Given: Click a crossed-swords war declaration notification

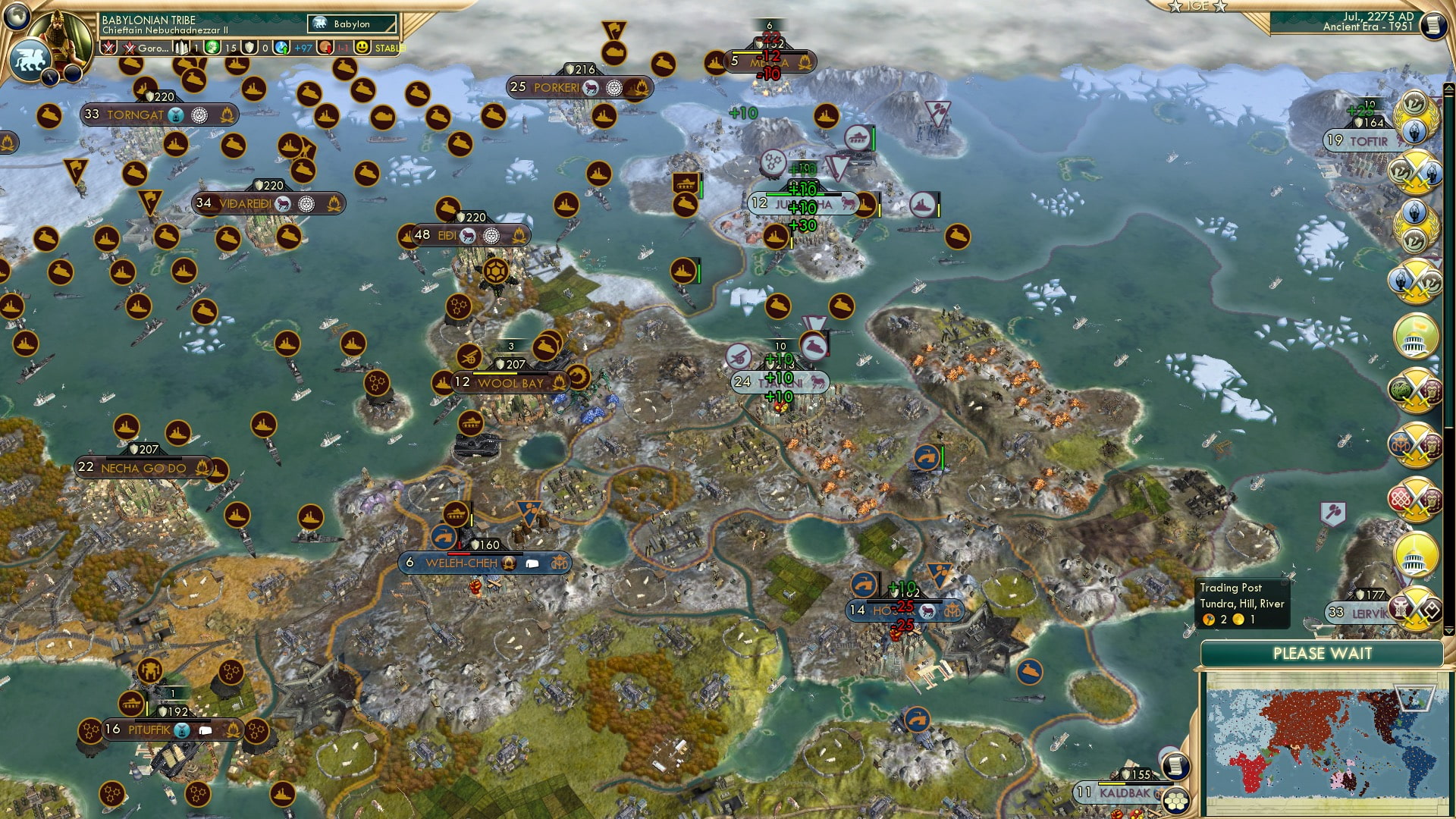Looking at the screenshot, I should click(x=1414, y=174).
